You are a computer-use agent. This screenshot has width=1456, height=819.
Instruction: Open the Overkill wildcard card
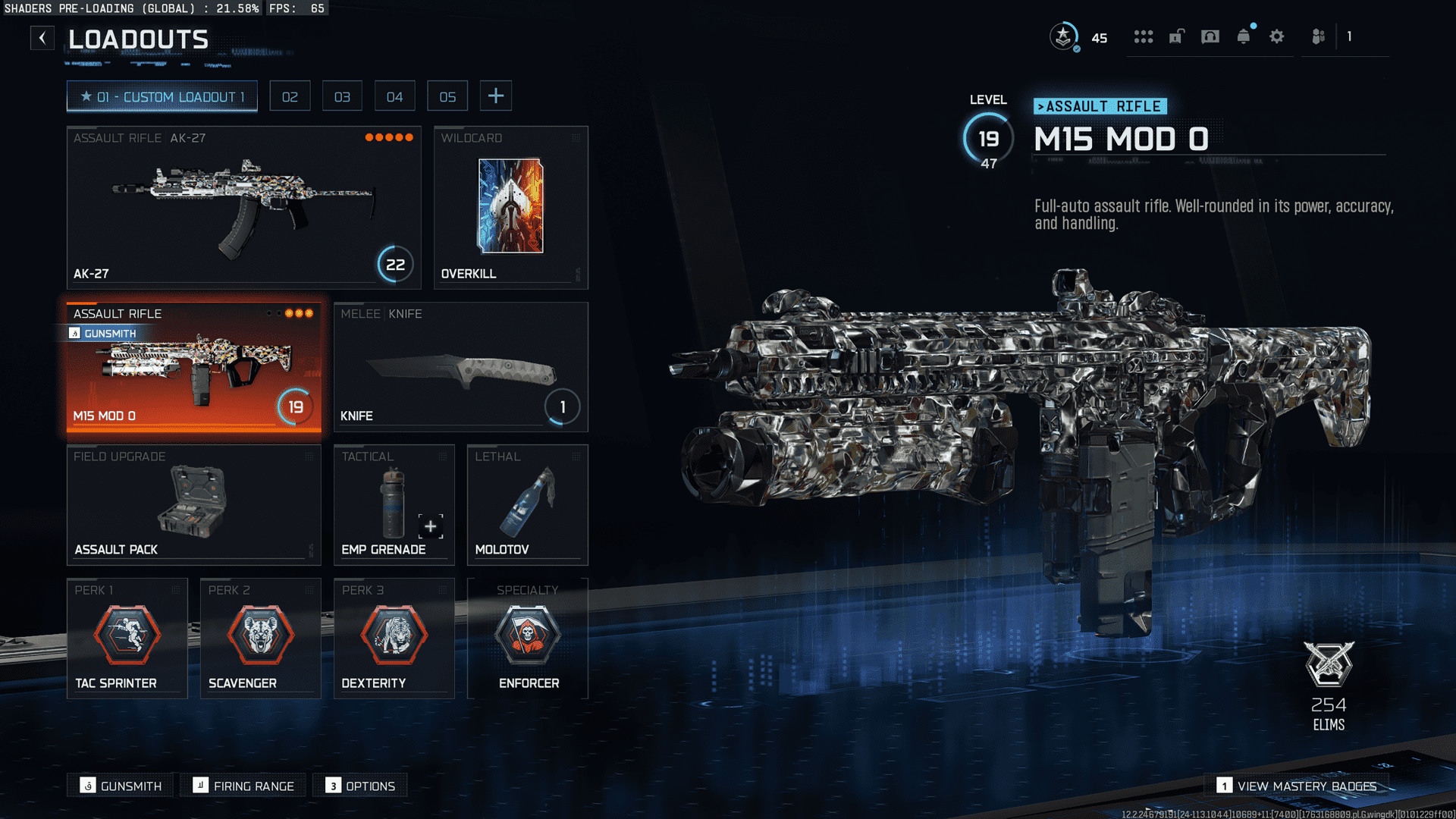[x=510, y=205]
